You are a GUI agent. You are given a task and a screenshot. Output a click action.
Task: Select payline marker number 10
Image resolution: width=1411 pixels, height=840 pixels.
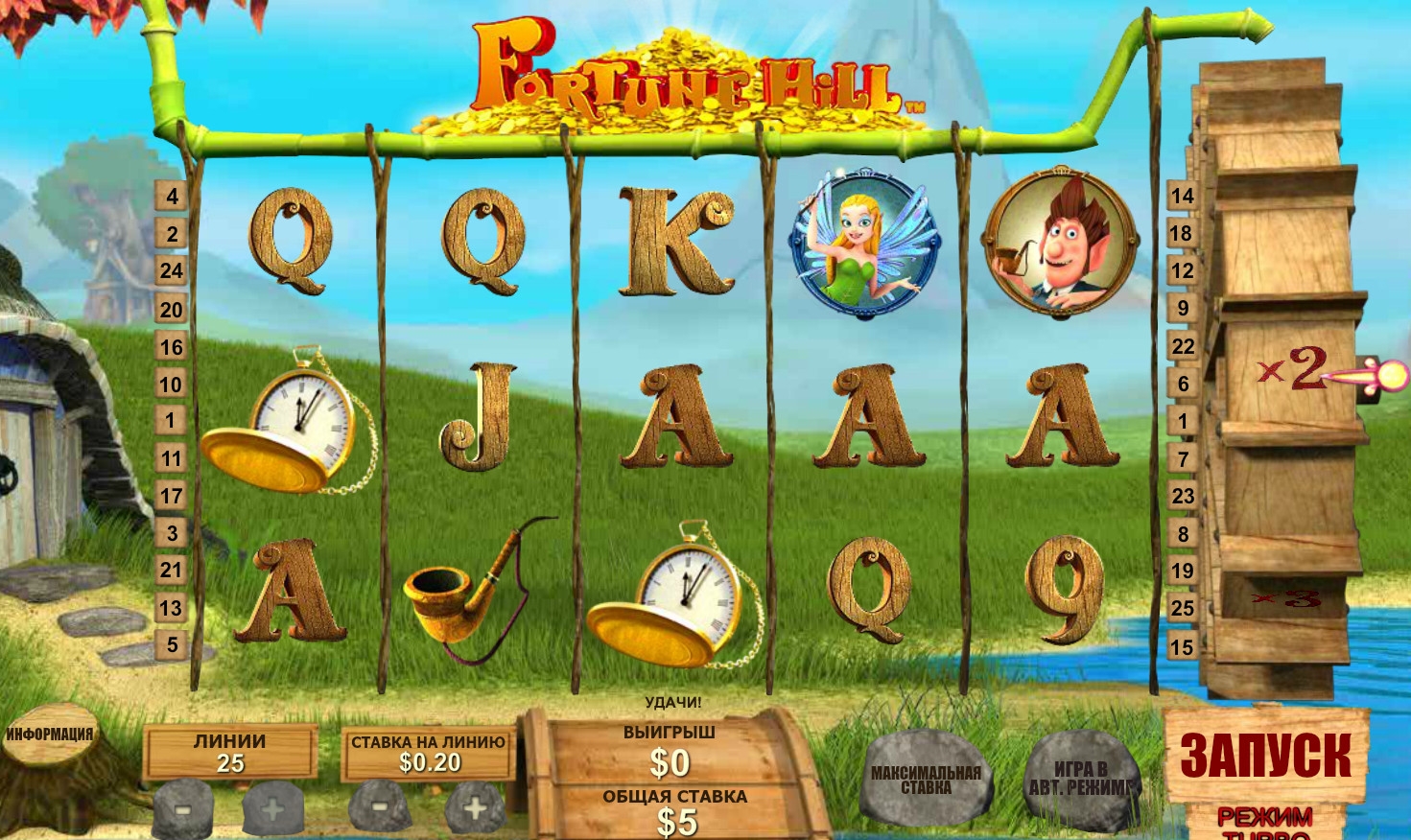click(172, 385)
